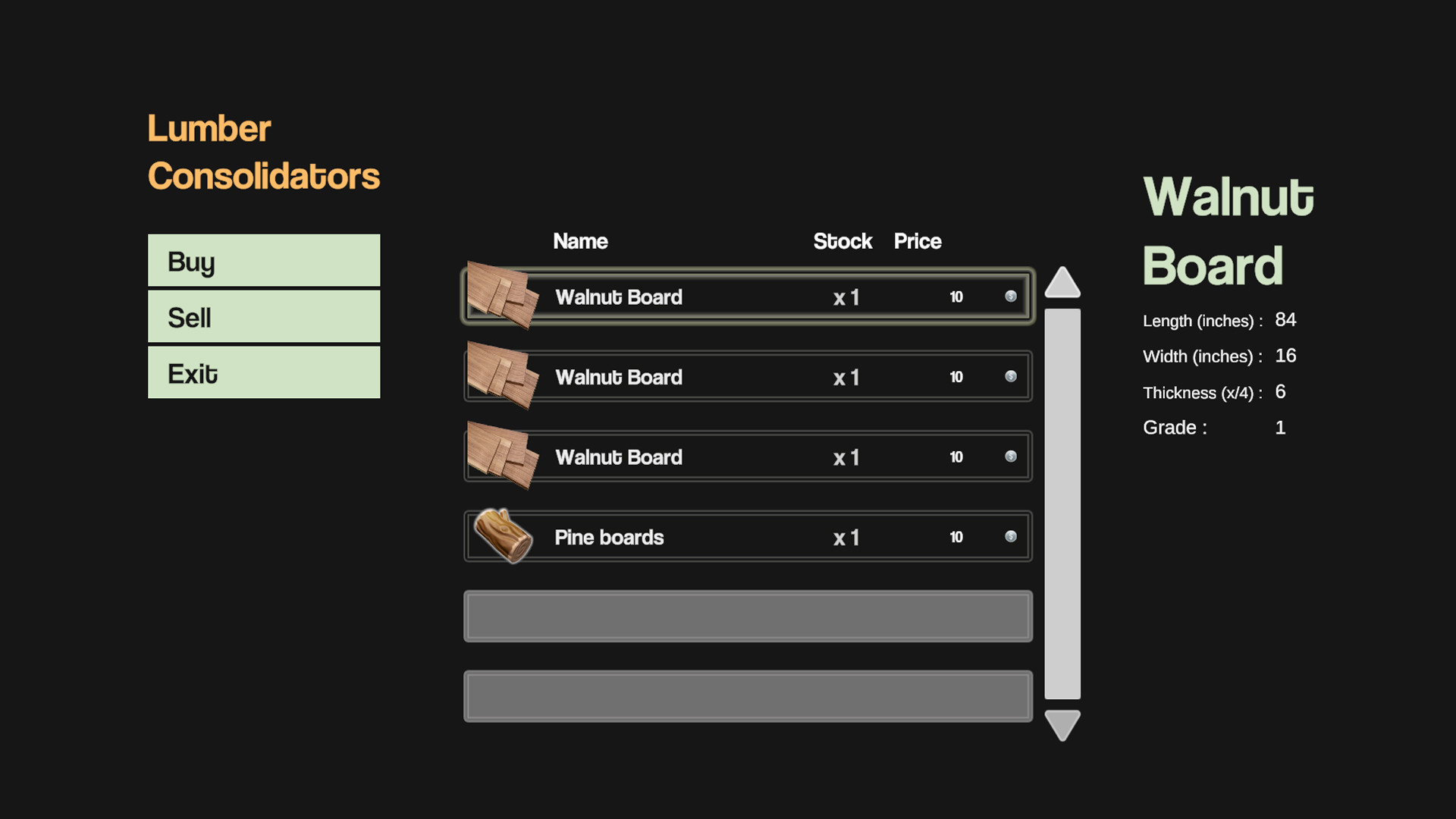The height and width of the screenshot is (819, 1456).
Task: Click the Sell button
Action: [263, 316]
